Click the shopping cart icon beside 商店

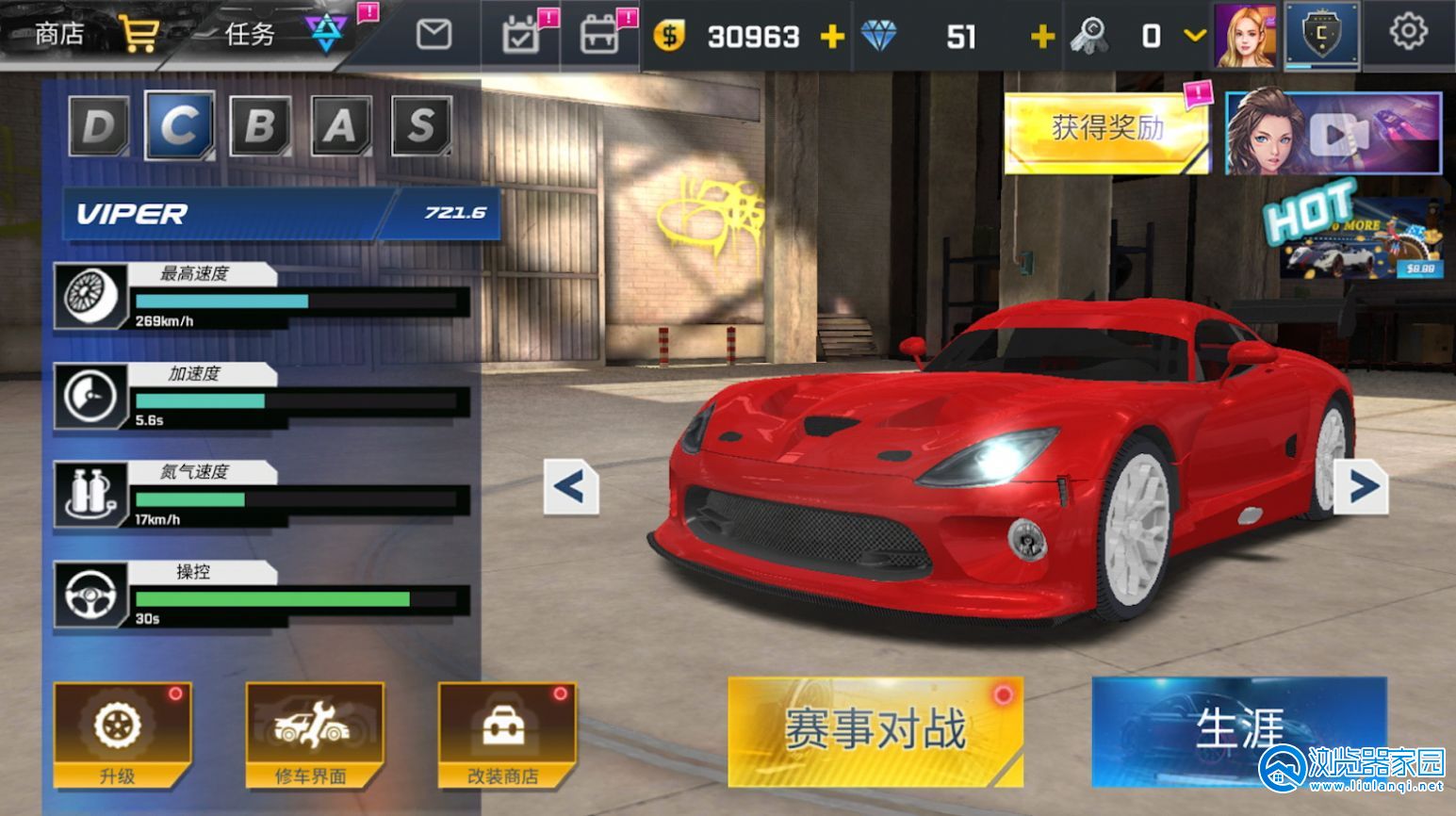coord(138,30)
